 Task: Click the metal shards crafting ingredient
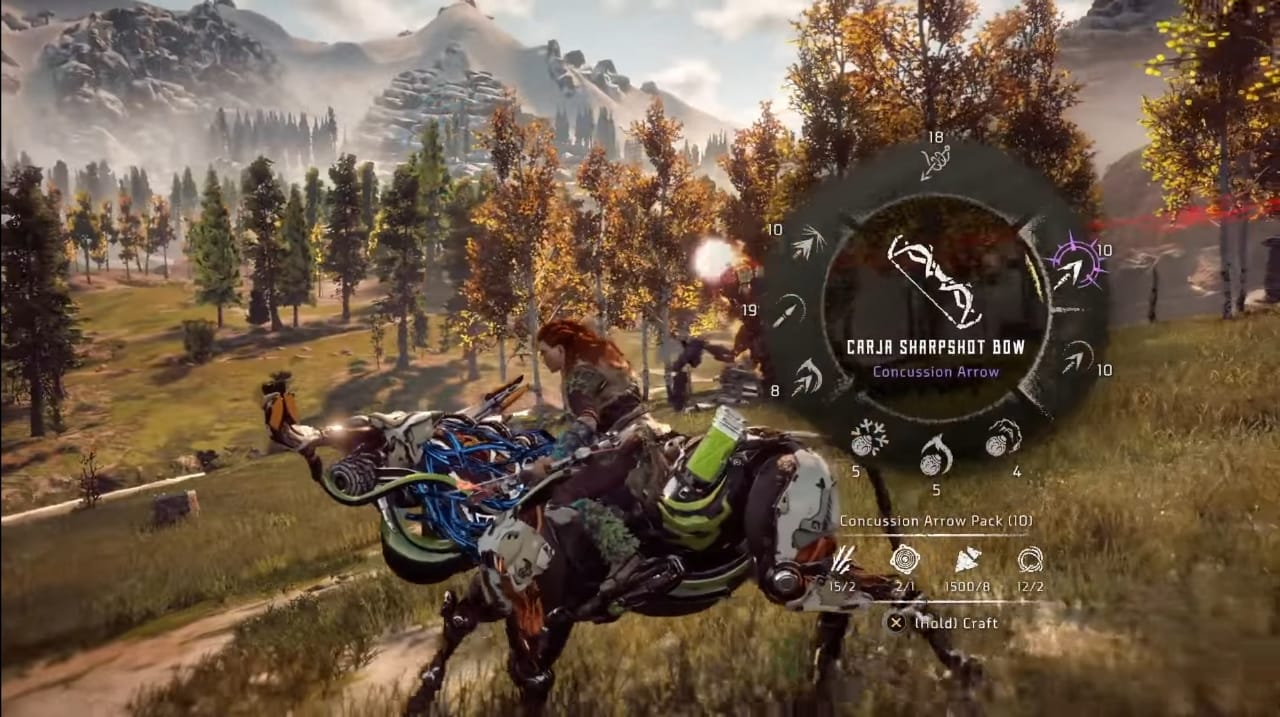[x=968, y=560]
